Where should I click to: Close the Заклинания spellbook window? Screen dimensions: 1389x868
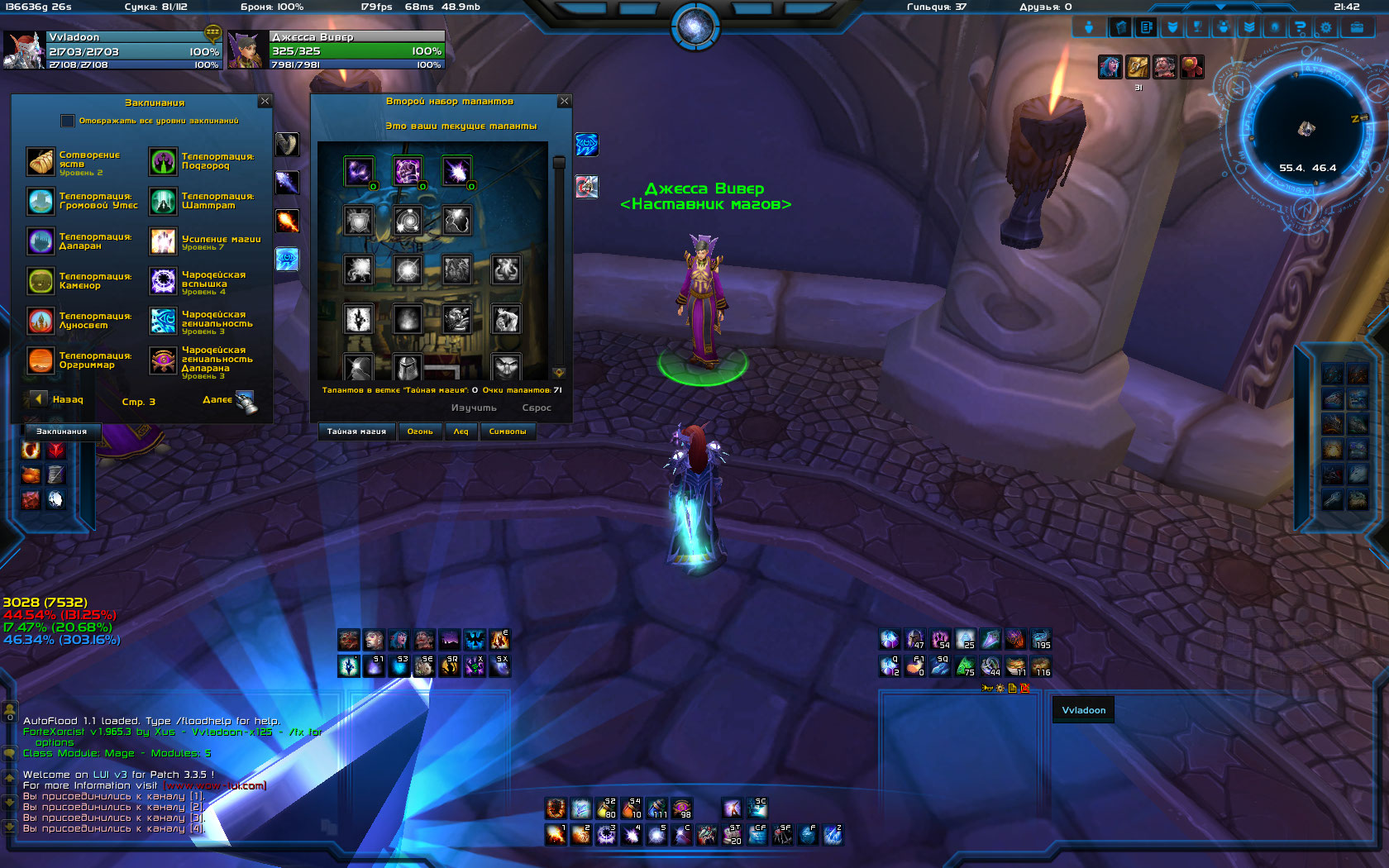265,101
